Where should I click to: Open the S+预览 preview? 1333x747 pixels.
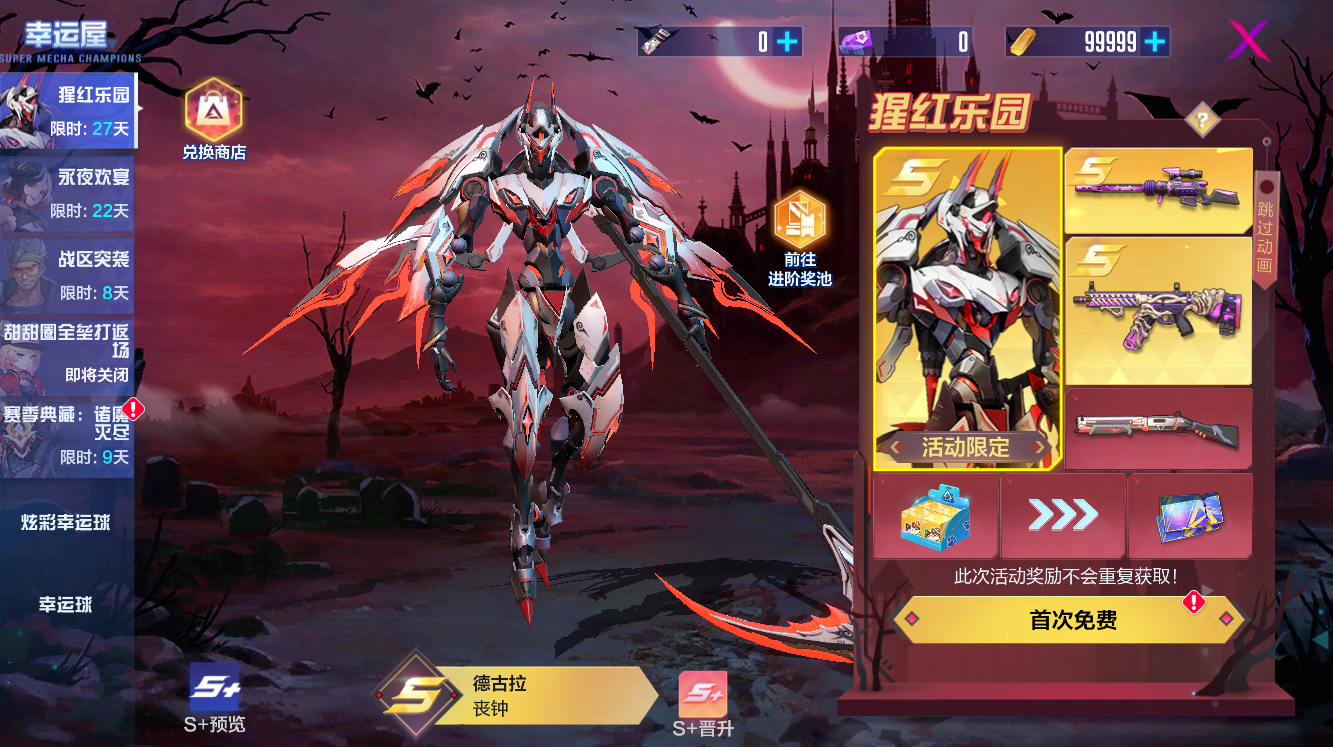tap(215, 697)
